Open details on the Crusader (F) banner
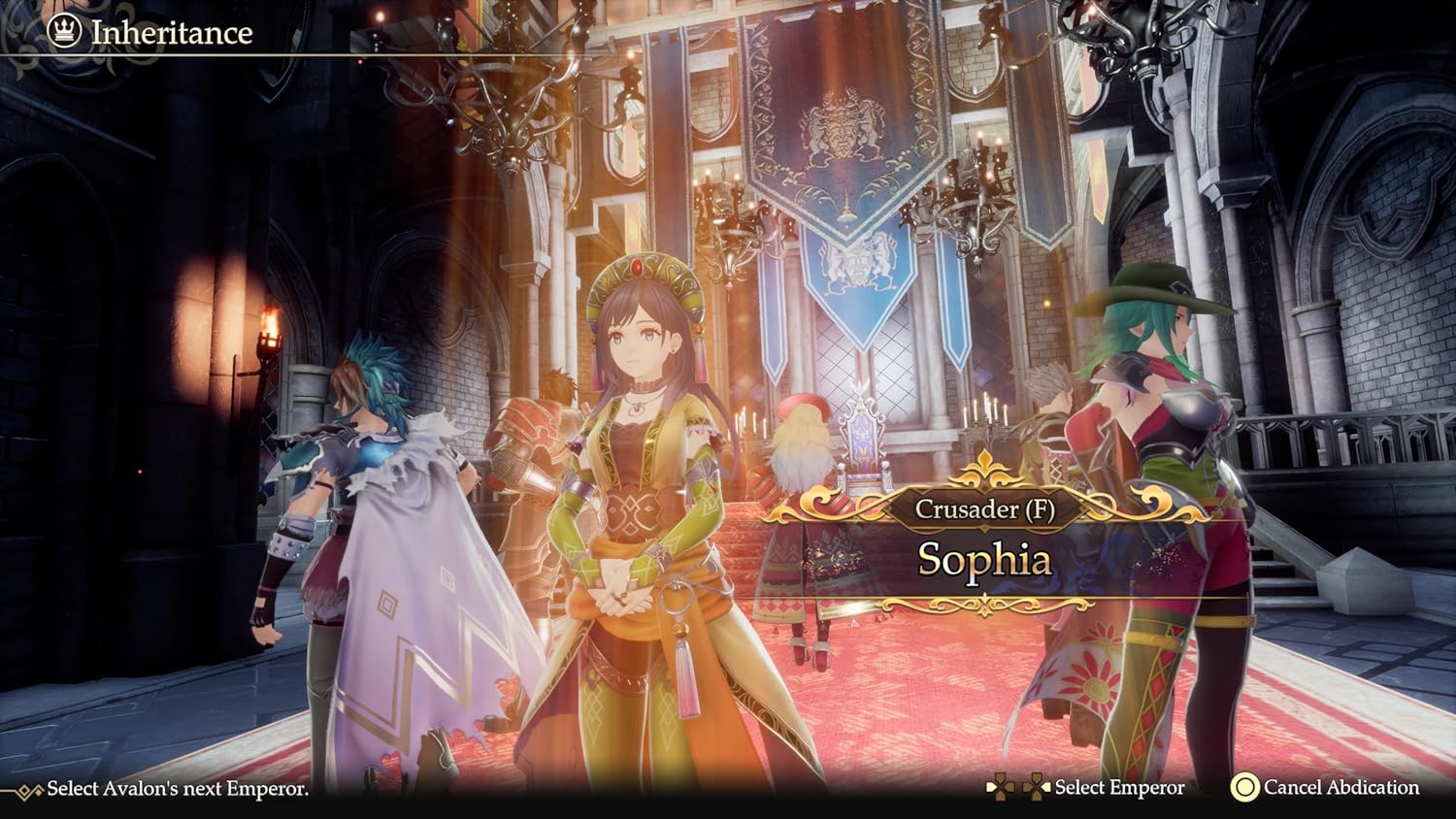The image size is (1456, 819). click(x=989, y=508)
